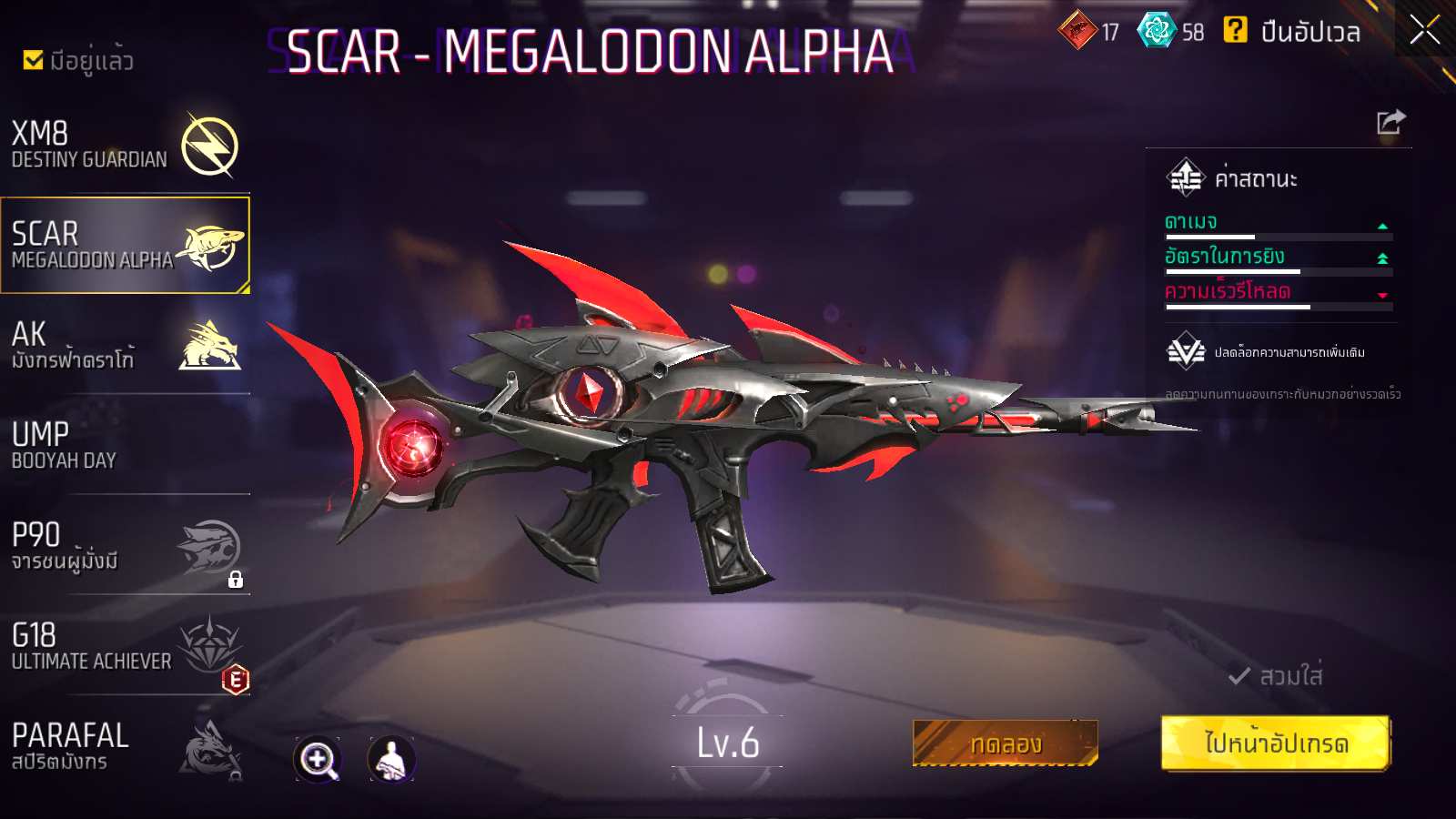The image size is (1456, 819).
Task: Tap the red token currency icon
Action: [1078, 31]
